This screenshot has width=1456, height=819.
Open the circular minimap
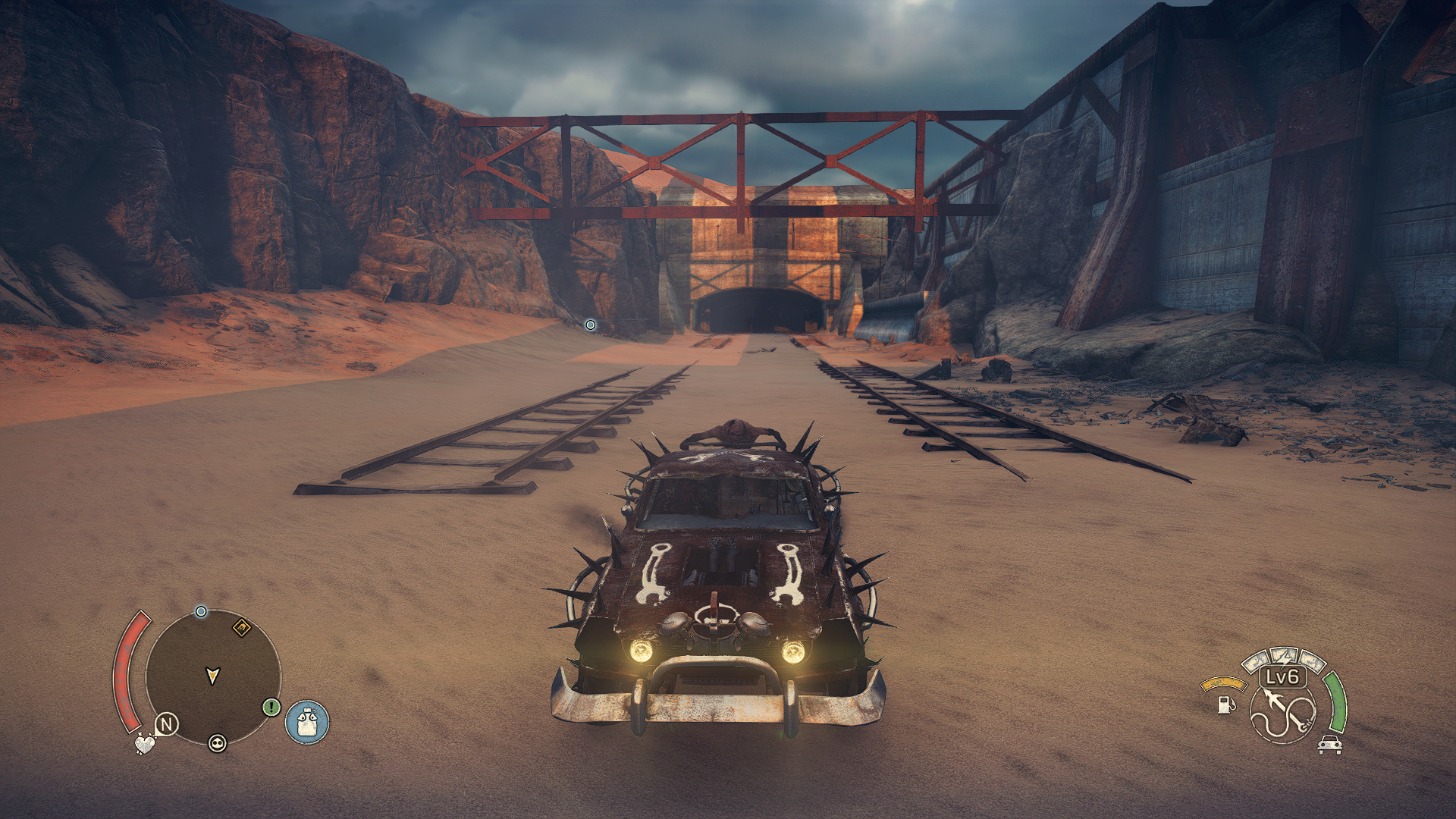(213, 677)
